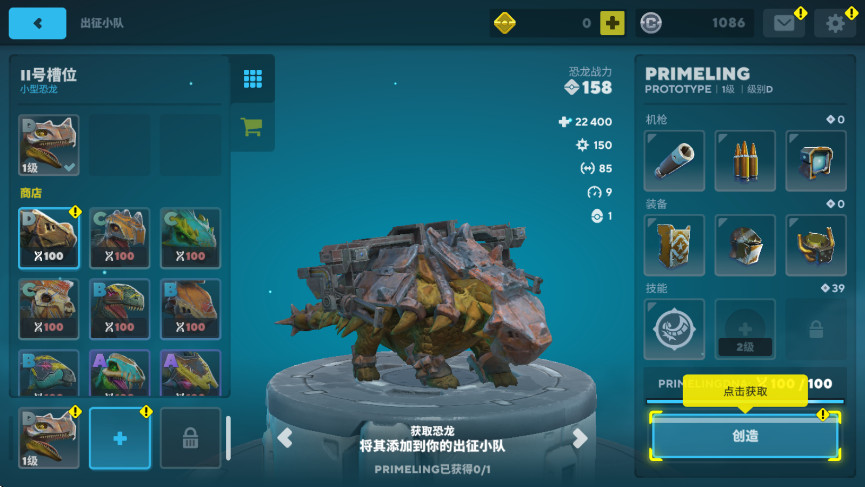Screen dimensions: 865x487
Task: Click the locked squad slot
Action: (190, 438)
